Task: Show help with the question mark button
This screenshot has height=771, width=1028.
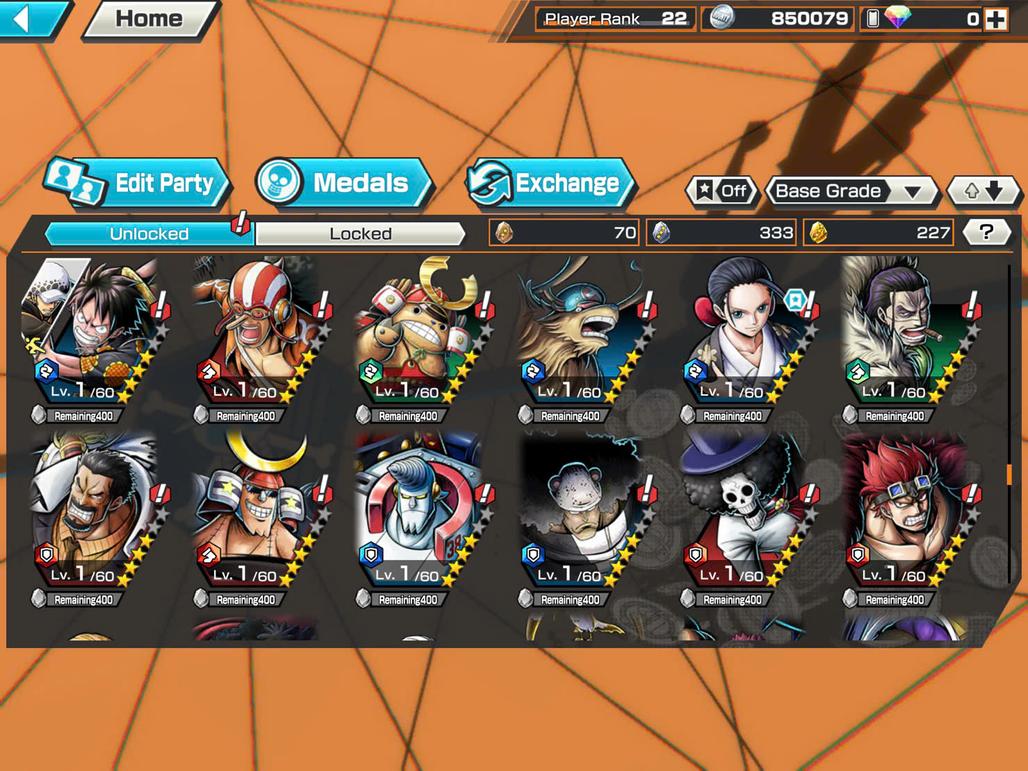Action: (x=986, y=233)
